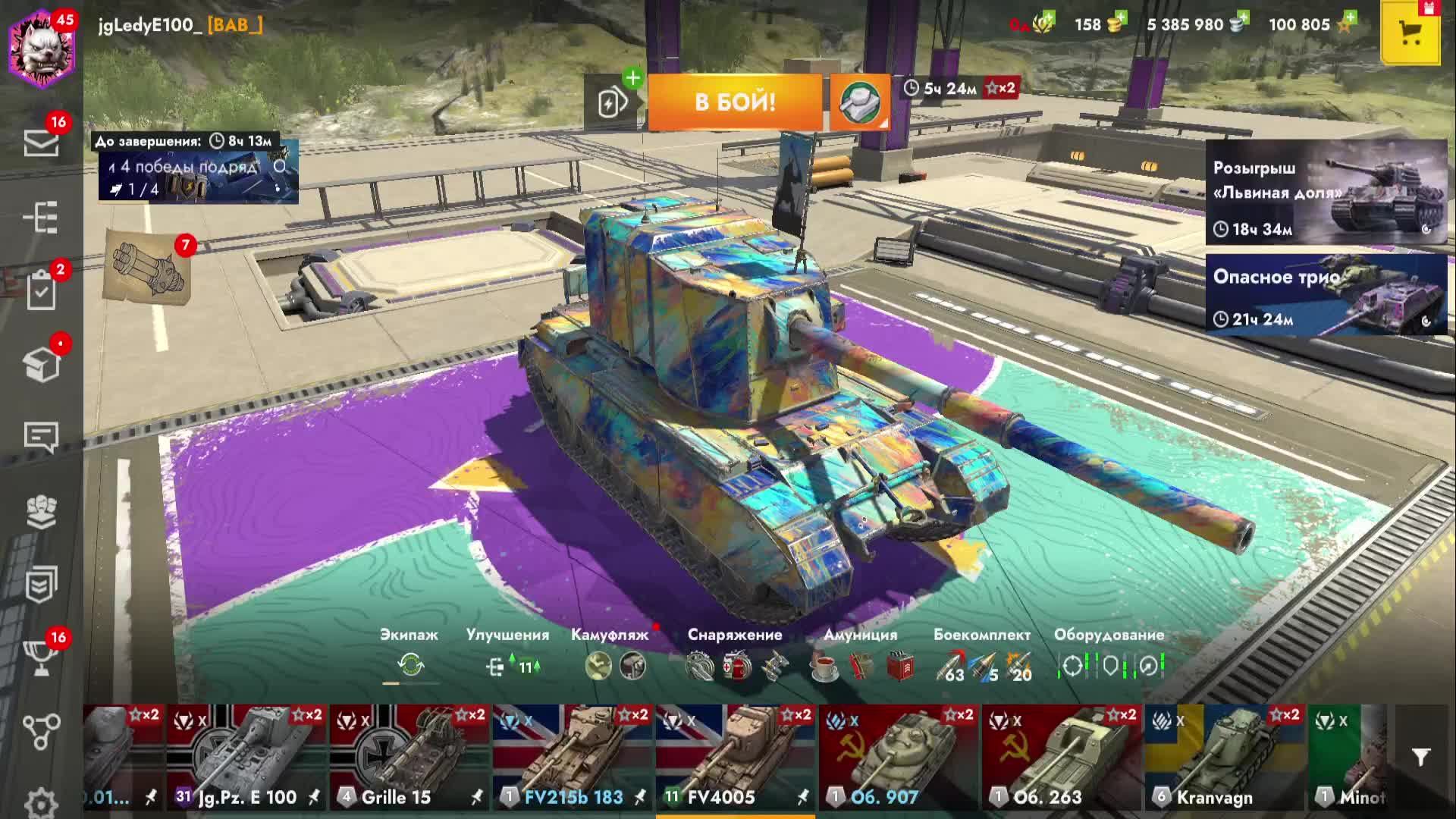Select the Об. 907 tank
Viewport: 1456px width, 819px height.
899,757
